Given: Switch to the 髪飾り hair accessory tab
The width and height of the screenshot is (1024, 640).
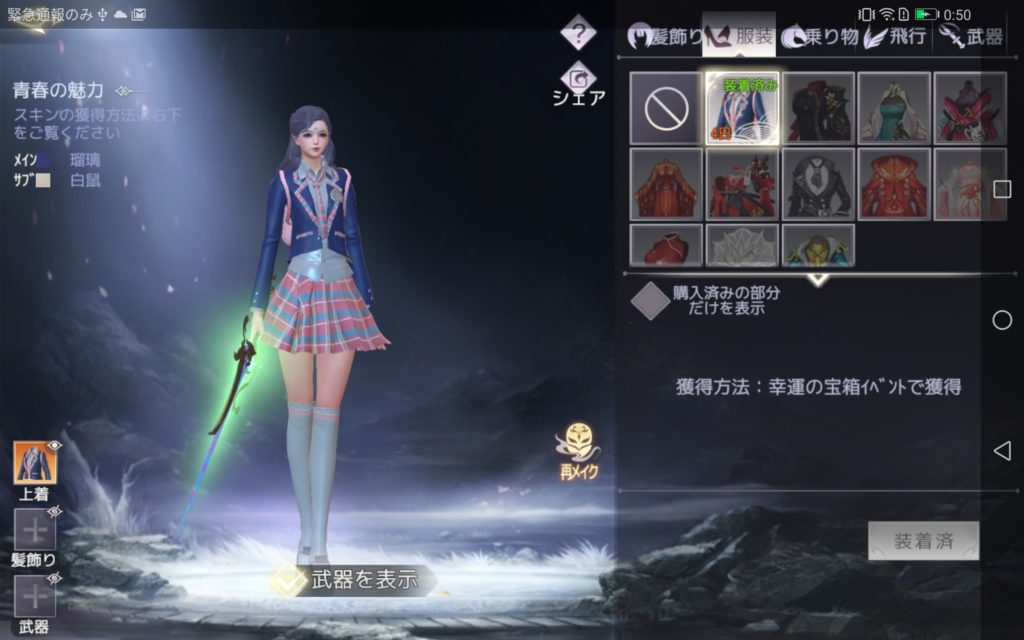Looking at the screenshot, I should (x=665, y=37).
